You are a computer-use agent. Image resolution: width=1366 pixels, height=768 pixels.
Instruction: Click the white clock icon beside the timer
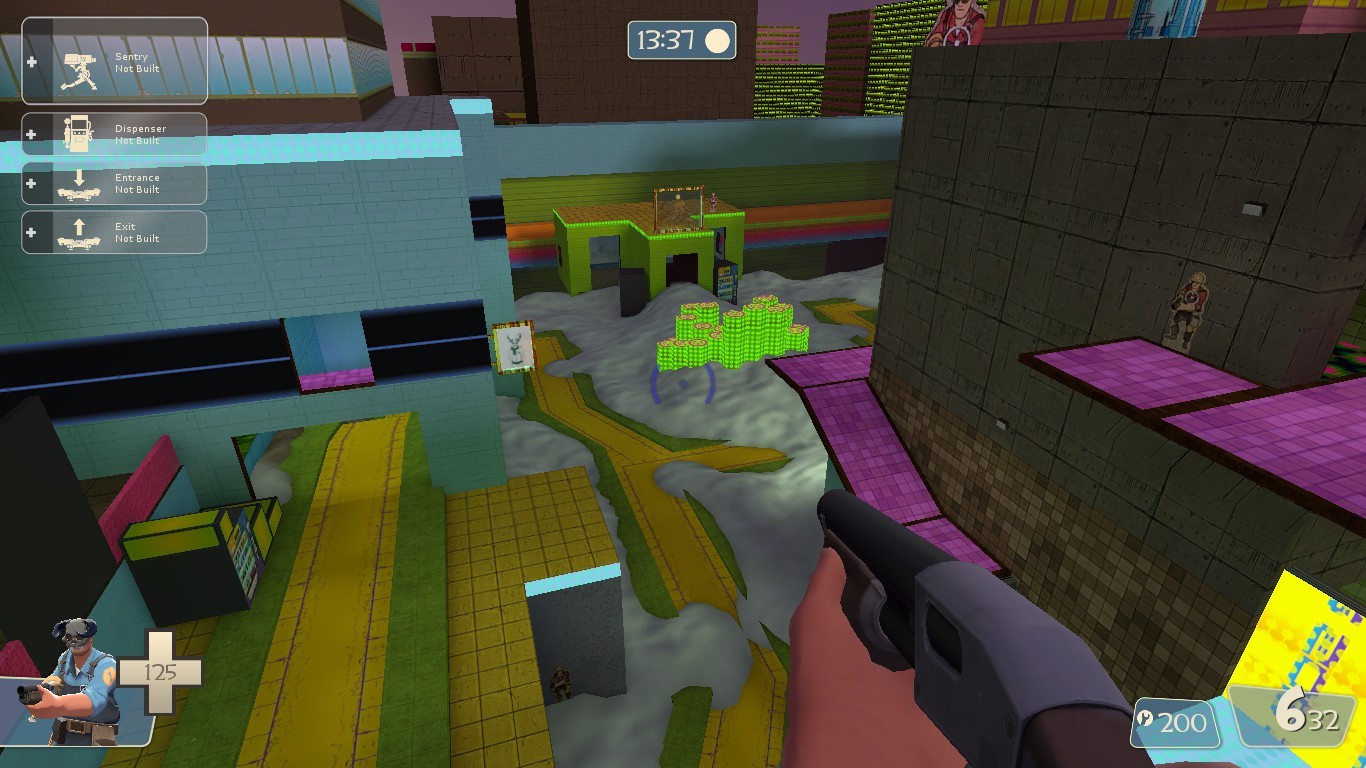pos(715,41)
